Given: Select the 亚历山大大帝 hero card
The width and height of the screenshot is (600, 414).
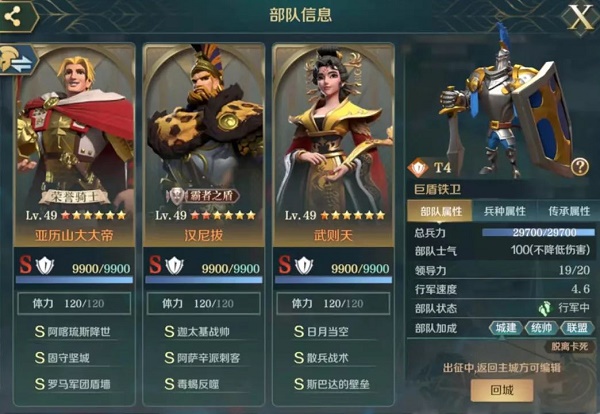Looking at the screenshot, I should [x=76, y=150].
